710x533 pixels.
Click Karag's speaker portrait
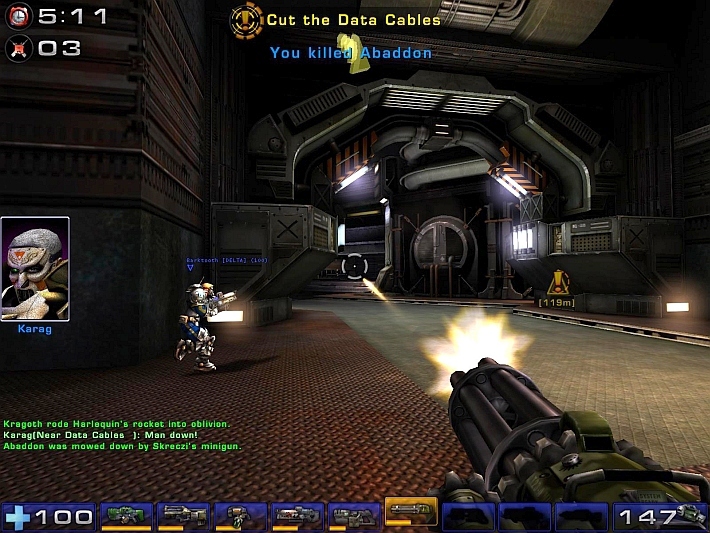click(x=35, y=268)
